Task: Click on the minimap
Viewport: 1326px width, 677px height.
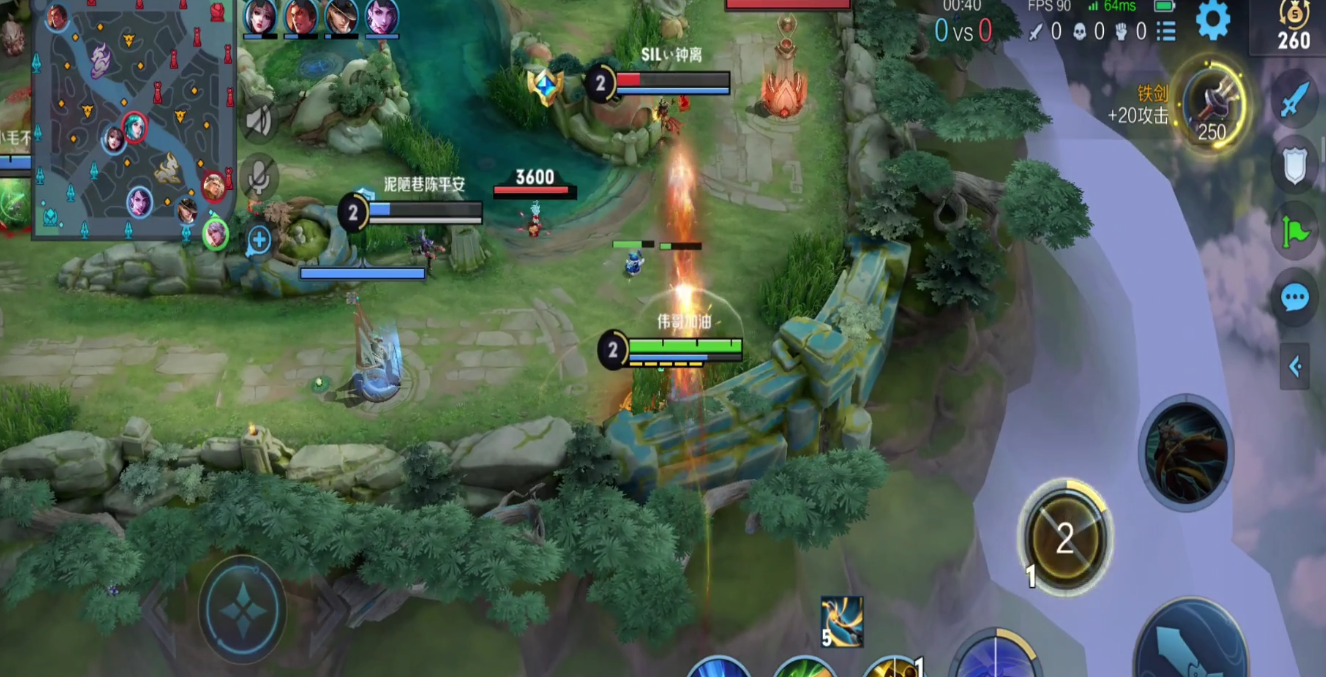Action: click(x=133, y=120)
